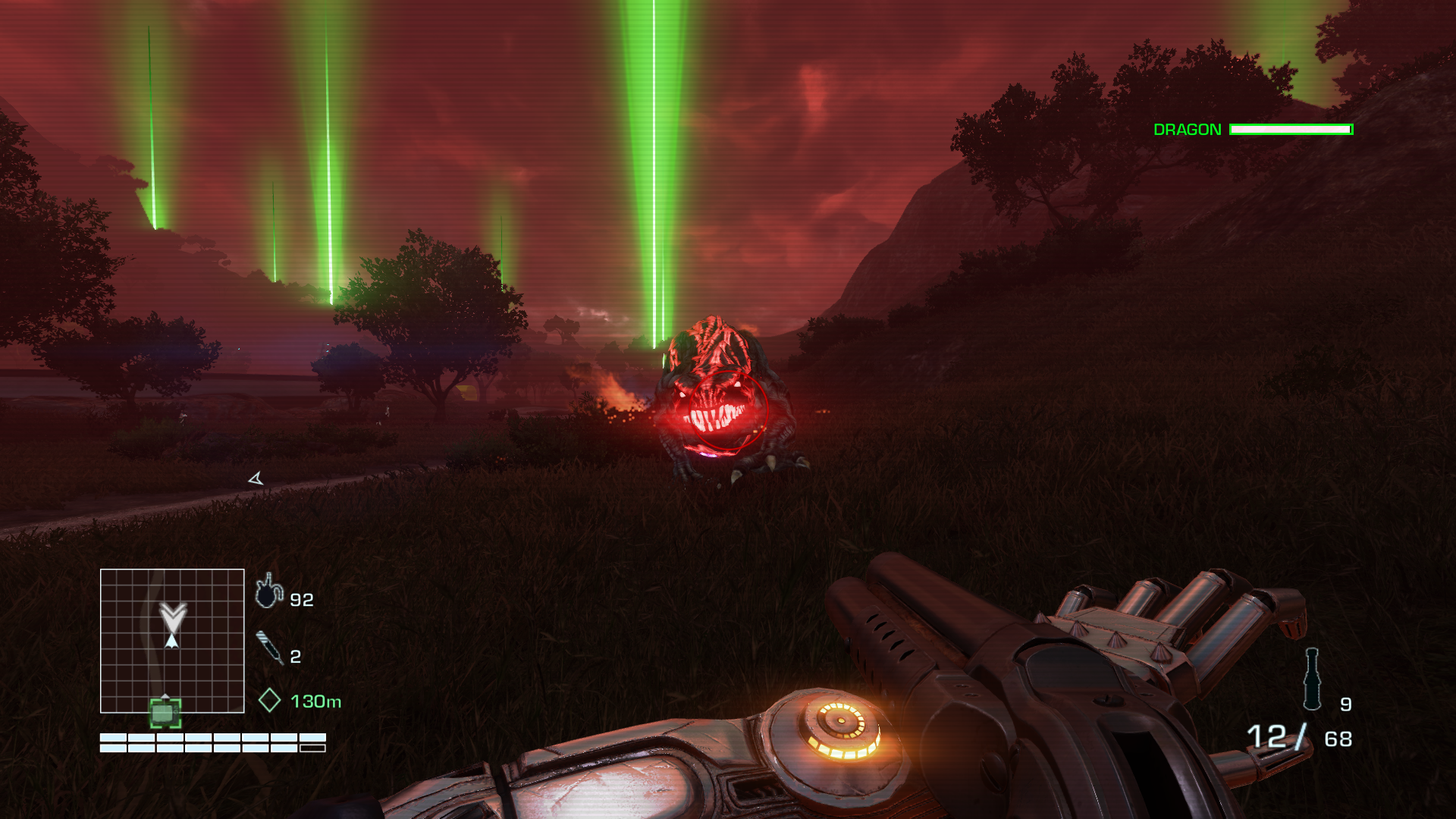Select the green objective marker on minimap
Screen dimensions: 1456x819
[x=165, y=713]
